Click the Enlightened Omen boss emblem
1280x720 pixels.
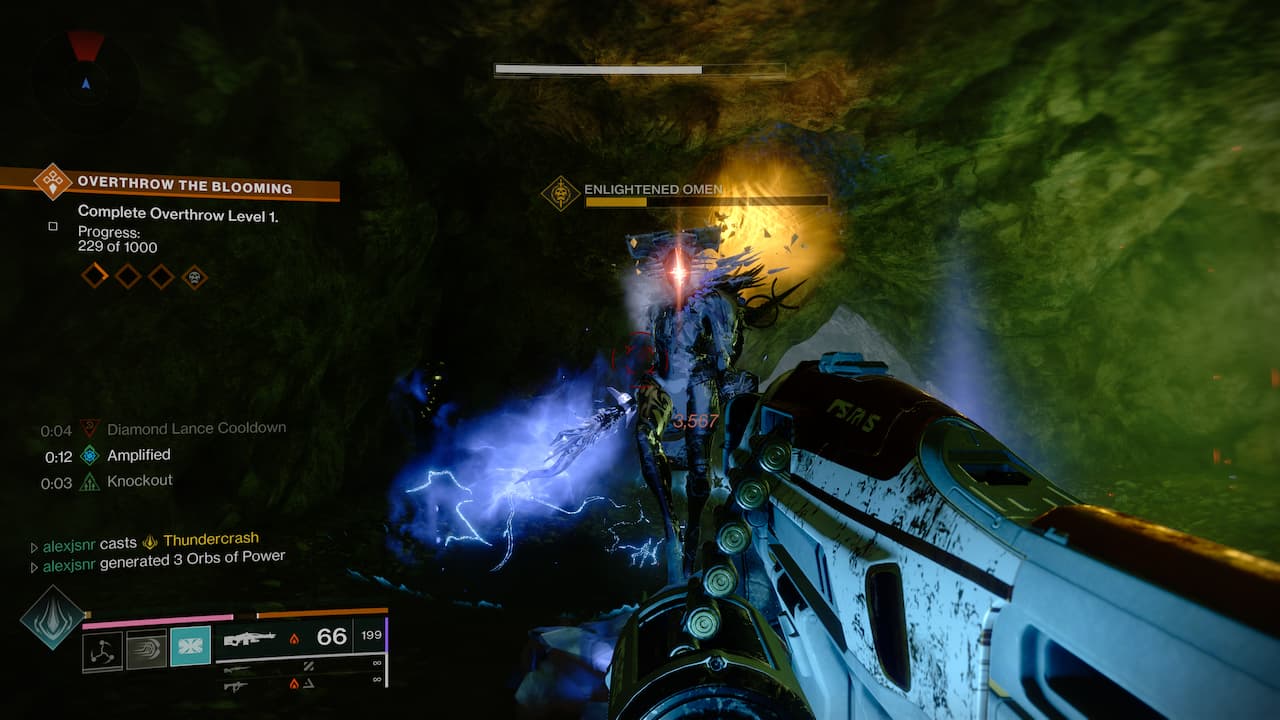[x=561, y=193]
